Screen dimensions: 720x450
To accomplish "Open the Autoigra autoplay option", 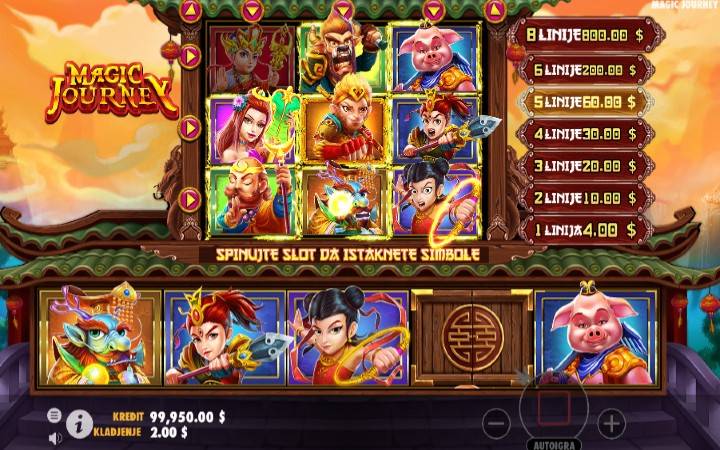I will click(553, 441).
